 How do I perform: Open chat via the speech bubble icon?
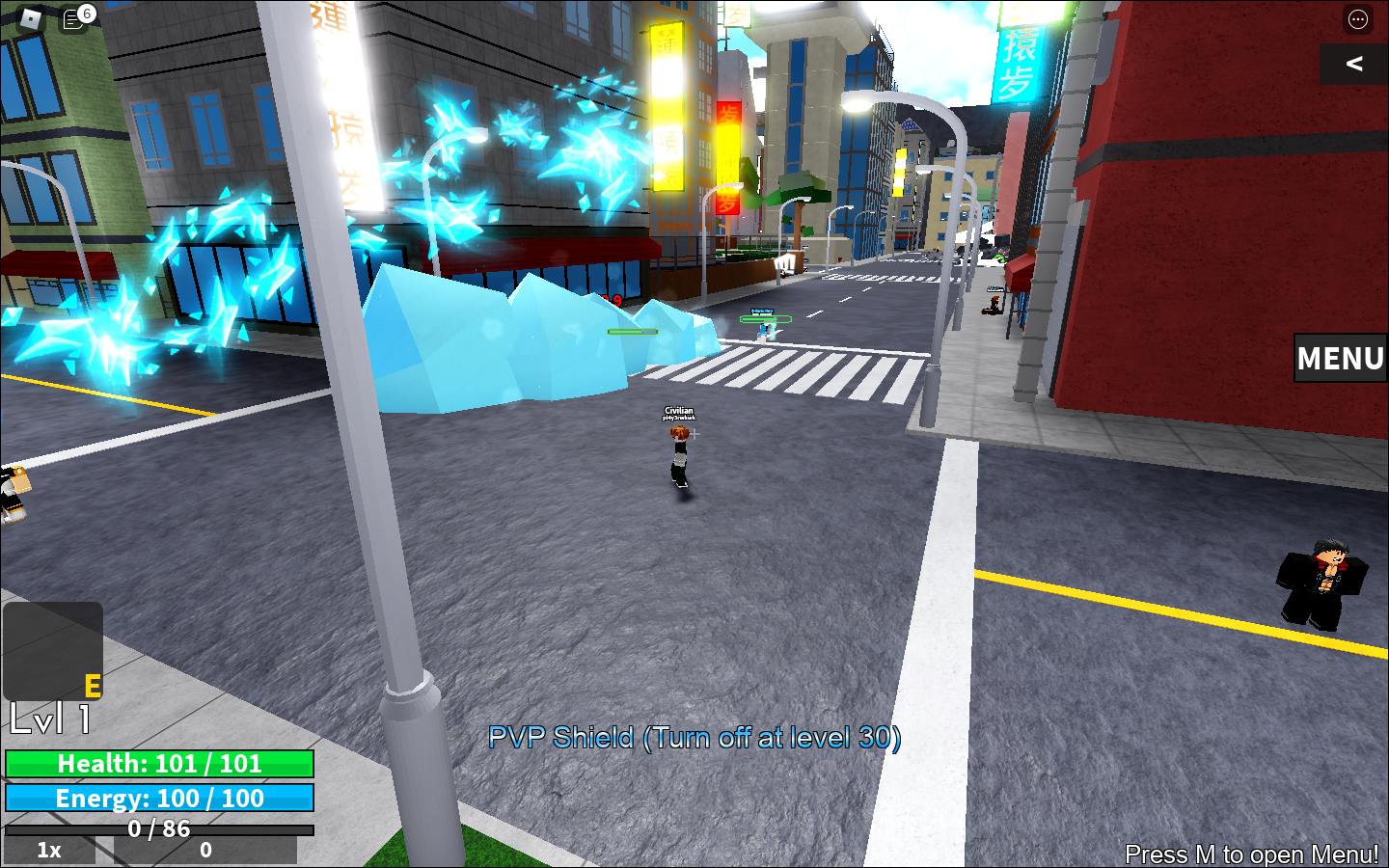pyautogui.click(x=72, y=19)
